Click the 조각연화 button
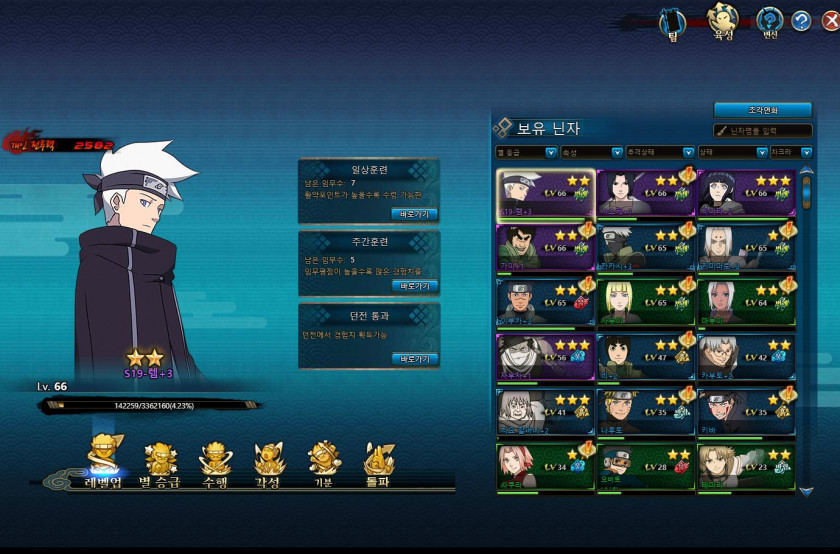Screen dimensions: 840x554 coord(762,110)
